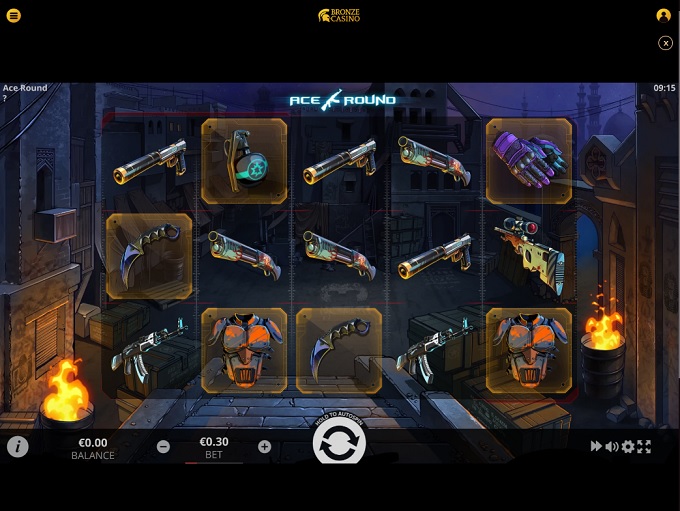Decrease the bet with the minus button
Viewport: 680px width, 511px height.
coord(163,447)
